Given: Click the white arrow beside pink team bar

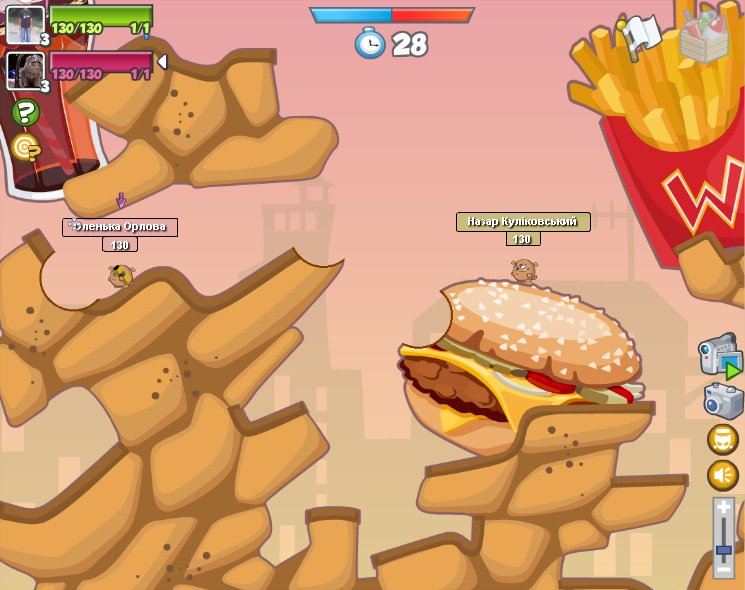Looking at the screenshot, I should coord(162,62).
